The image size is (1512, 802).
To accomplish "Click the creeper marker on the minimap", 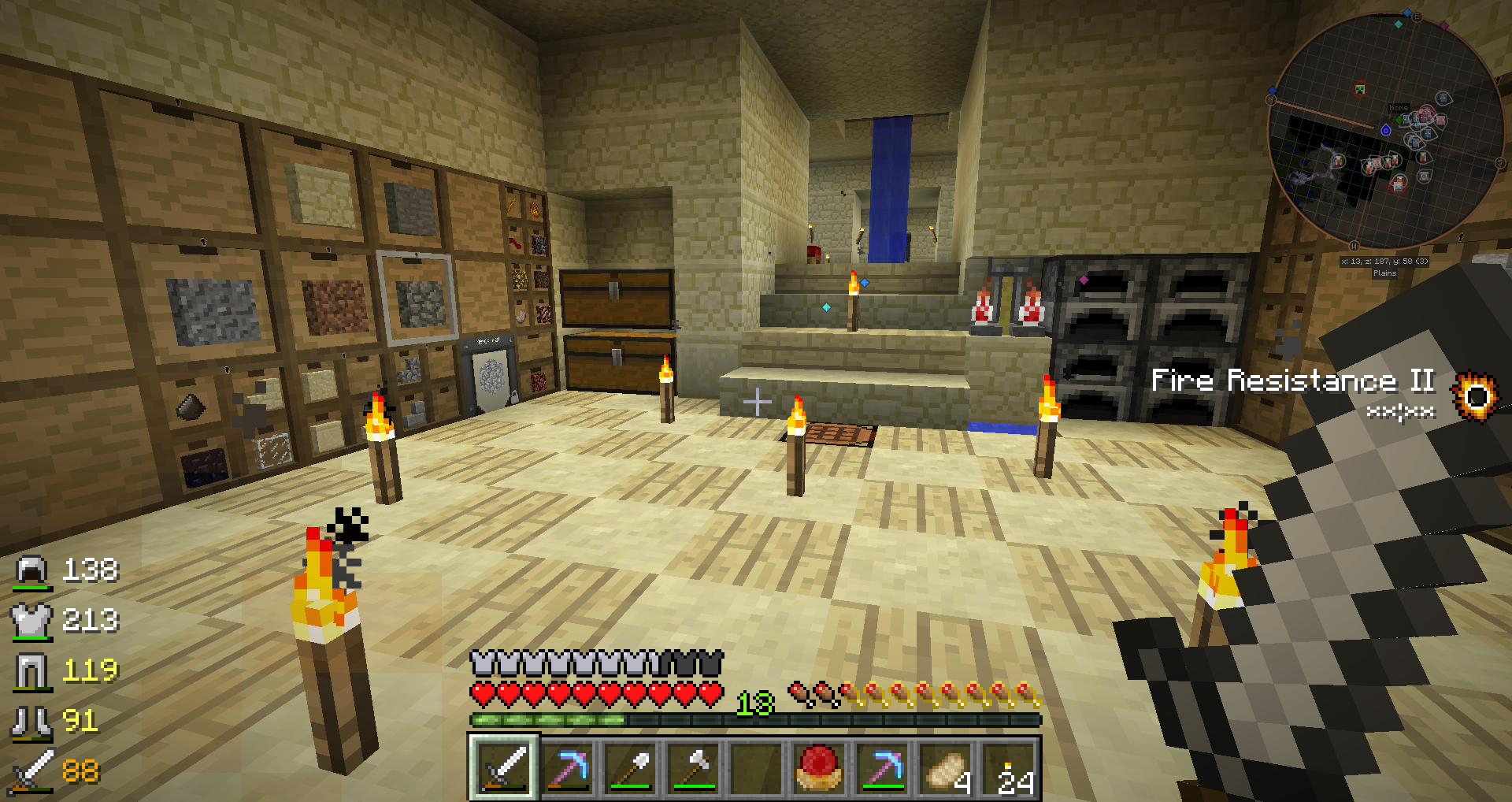I will point(1359,89).
